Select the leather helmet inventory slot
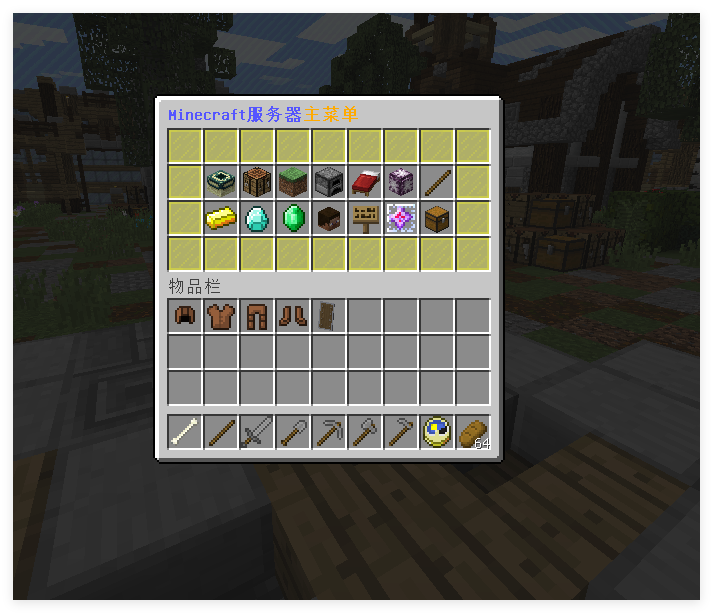The width and height of the screenshot is (713, 613). coord(185,316)
